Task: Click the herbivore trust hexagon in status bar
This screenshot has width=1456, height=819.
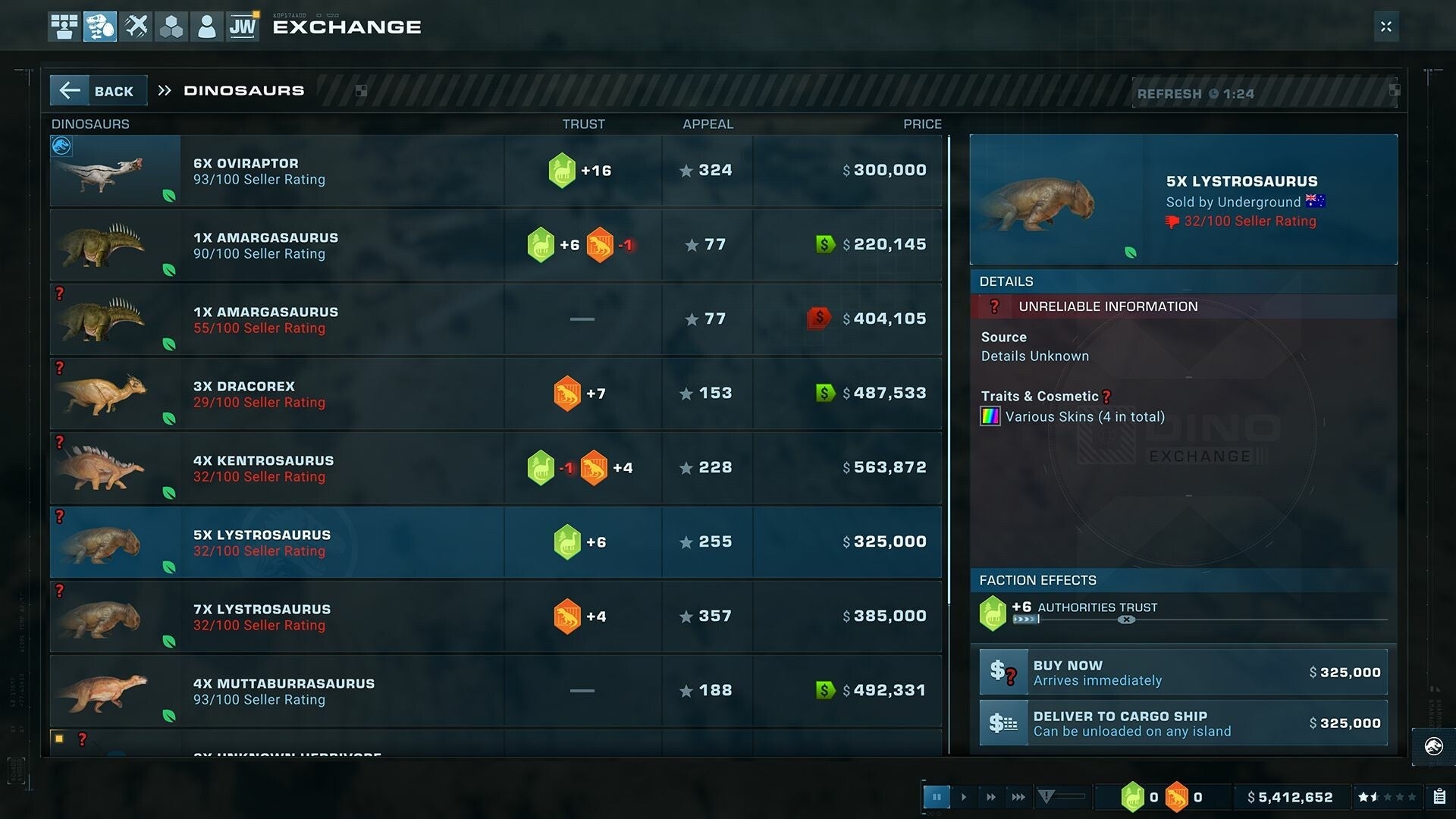Action: 1133,797
